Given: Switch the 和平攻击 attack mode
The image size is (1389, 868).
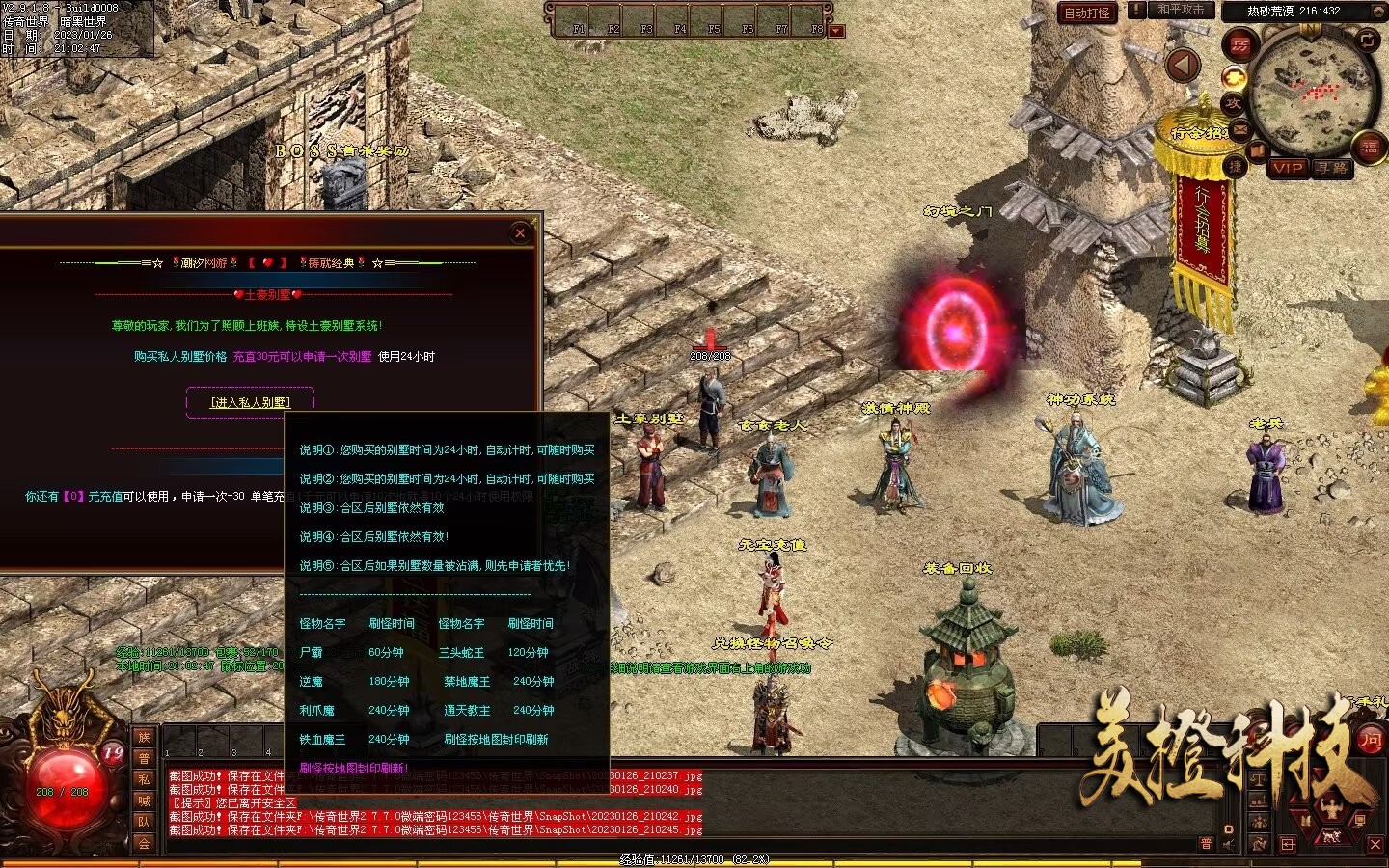Looking at the screenshot, I should click(x=1181, y=10).
